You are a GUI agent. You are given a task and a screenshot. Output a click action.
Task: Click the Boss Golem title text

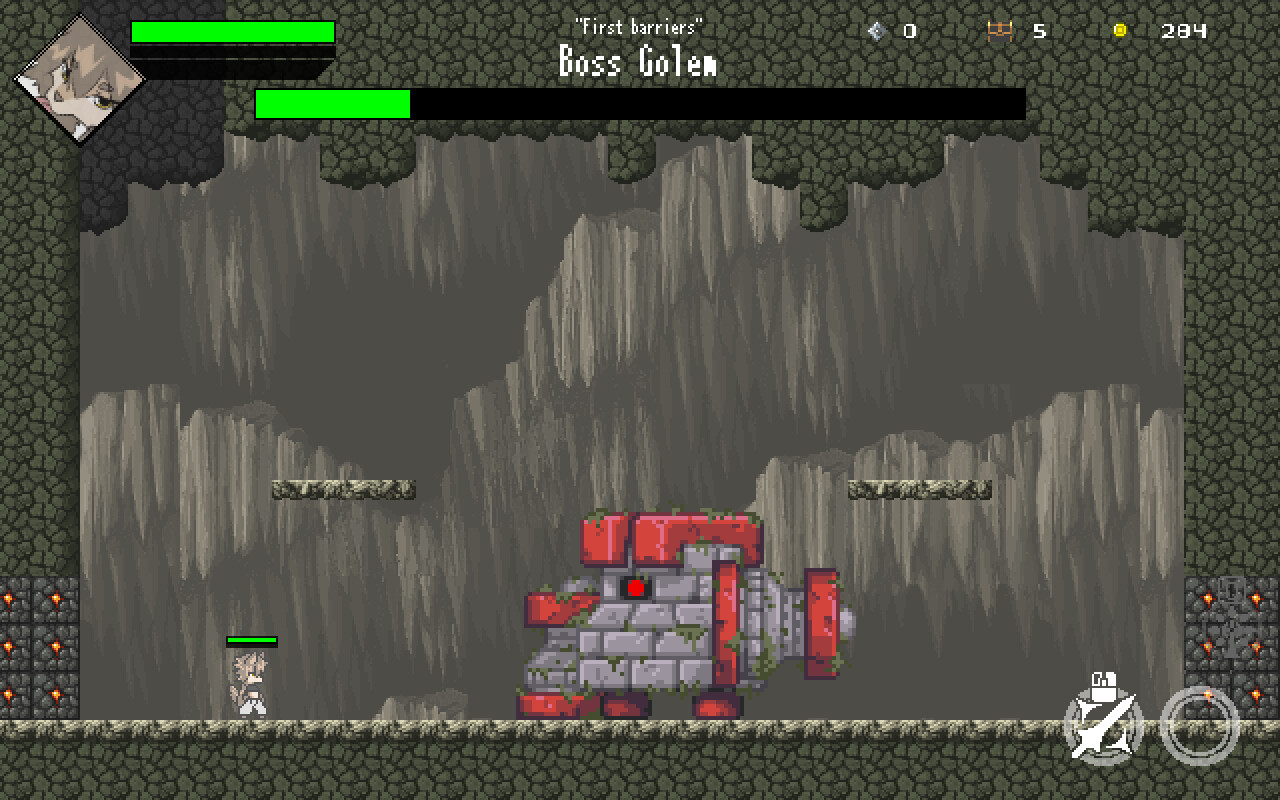click(x=638, y=62)
